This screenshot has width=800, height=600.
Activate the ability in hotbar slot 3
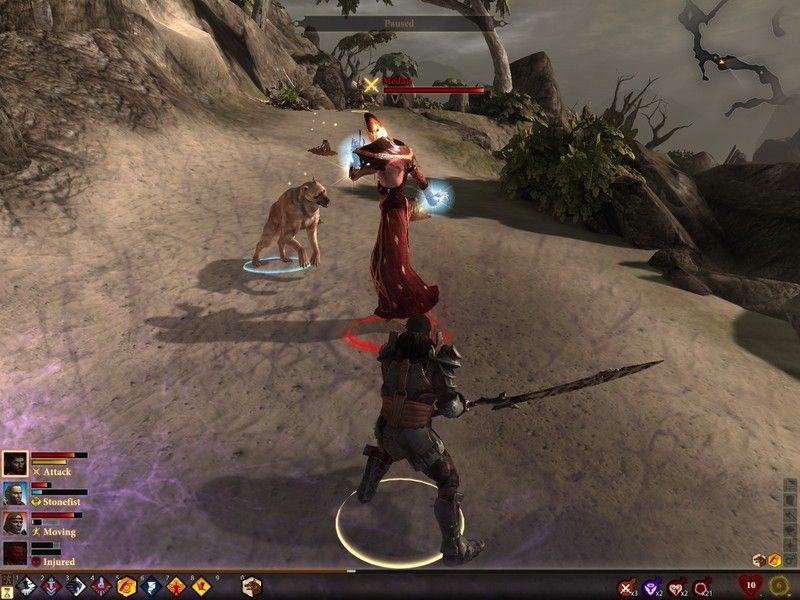[x=76, y=586]
